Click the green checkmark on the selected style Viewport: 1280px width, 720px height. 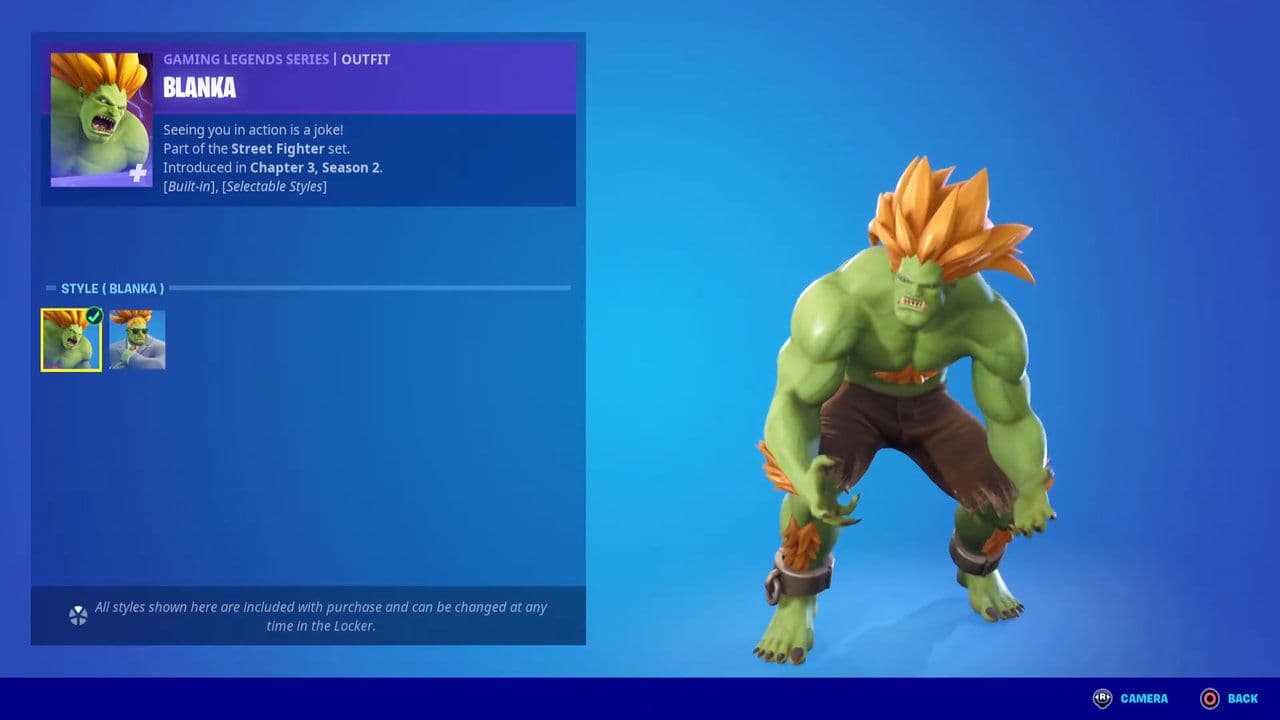pyautogui.click(x=93, y=316)
